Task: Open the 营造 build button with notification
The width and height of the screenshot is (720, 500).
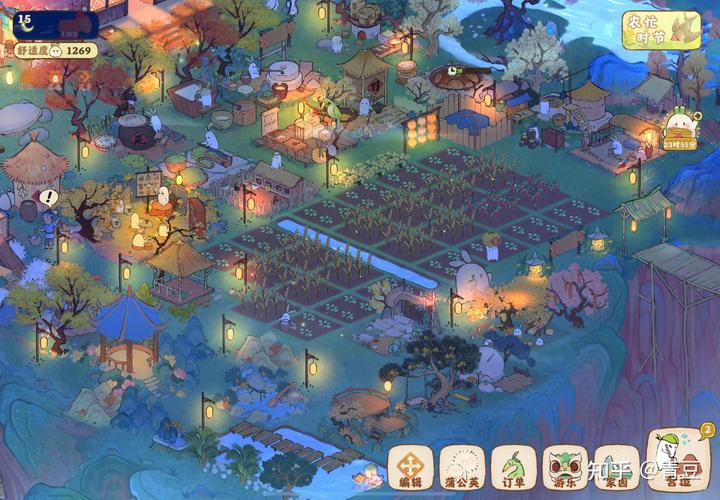Action: [679, 460]
